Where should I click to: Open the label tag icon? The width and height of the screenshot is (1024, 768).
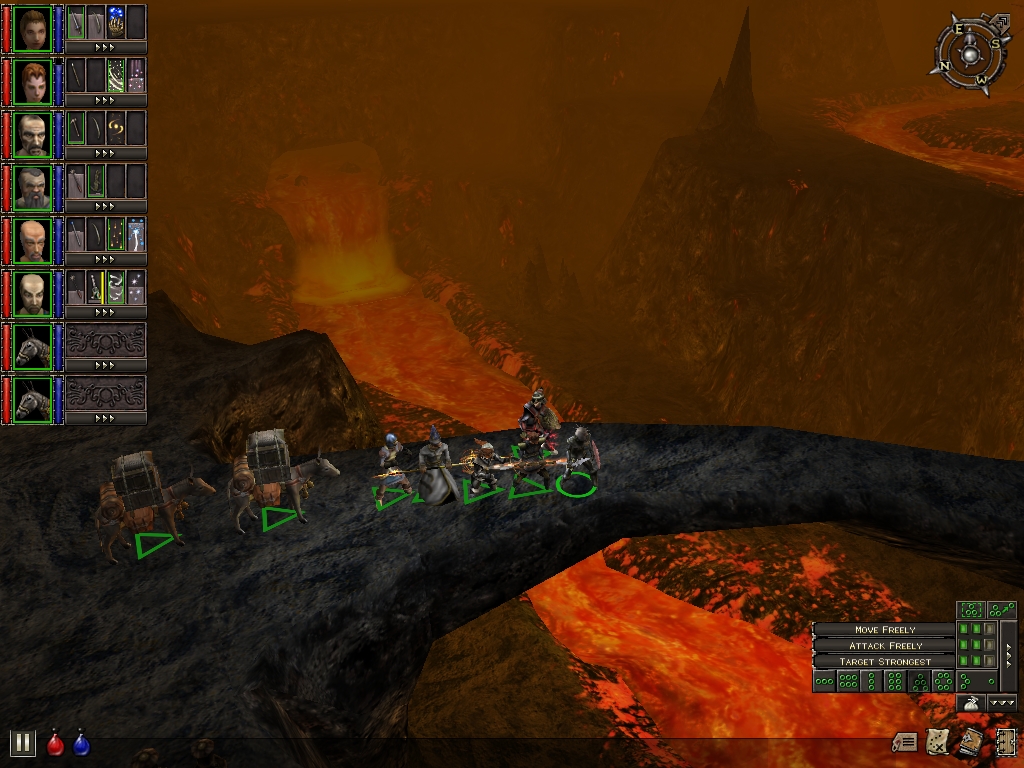905,742
